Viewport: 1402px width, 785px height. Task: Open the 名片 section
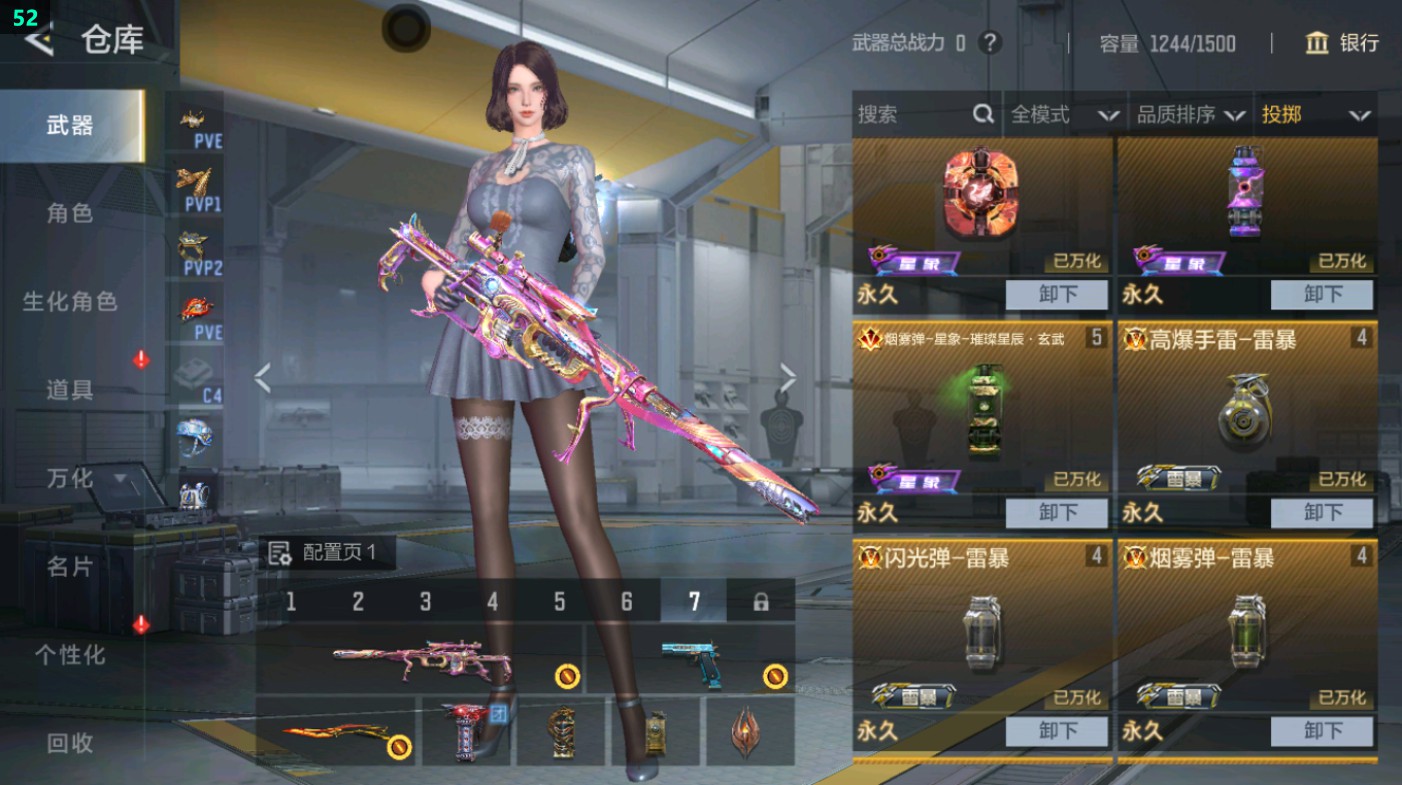(x=70, y=567)
